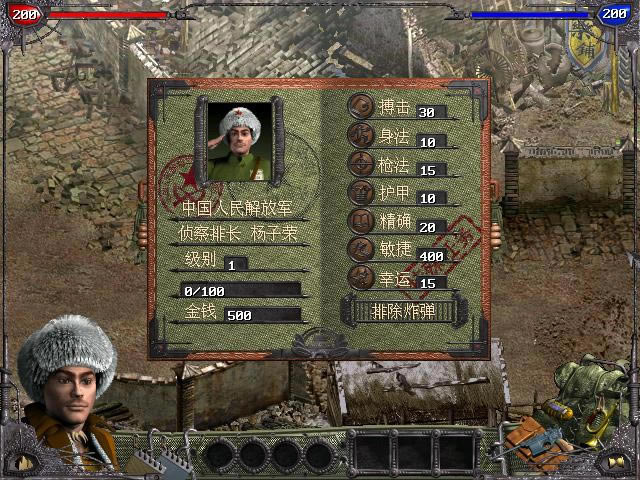The image size is (640, 480).
Task: Choose the 敏捷 skill icon
Action: (x=360, y=249)
